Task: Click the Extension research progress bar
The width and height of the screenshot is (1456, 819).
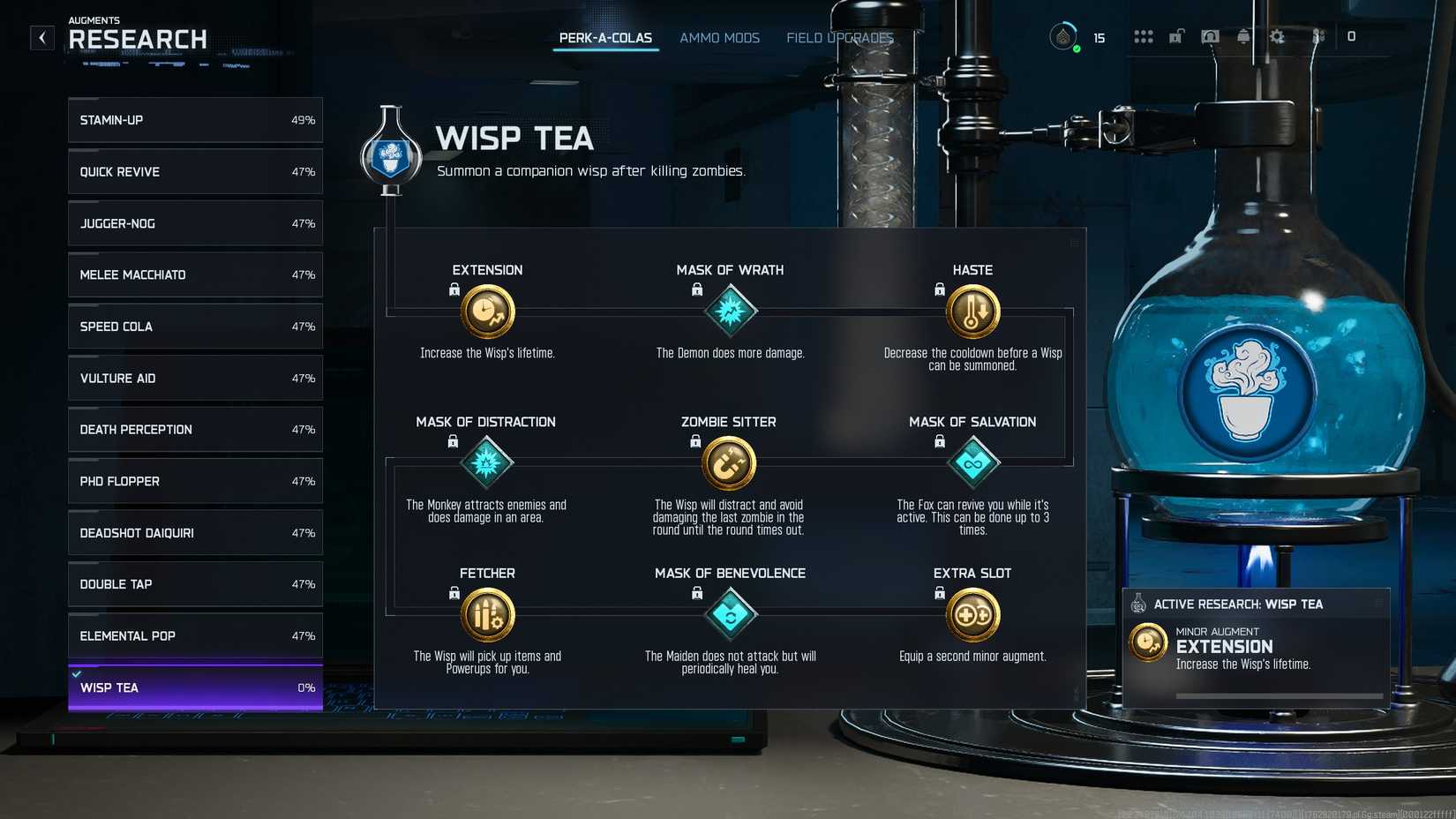Action: click(1277, 695)
